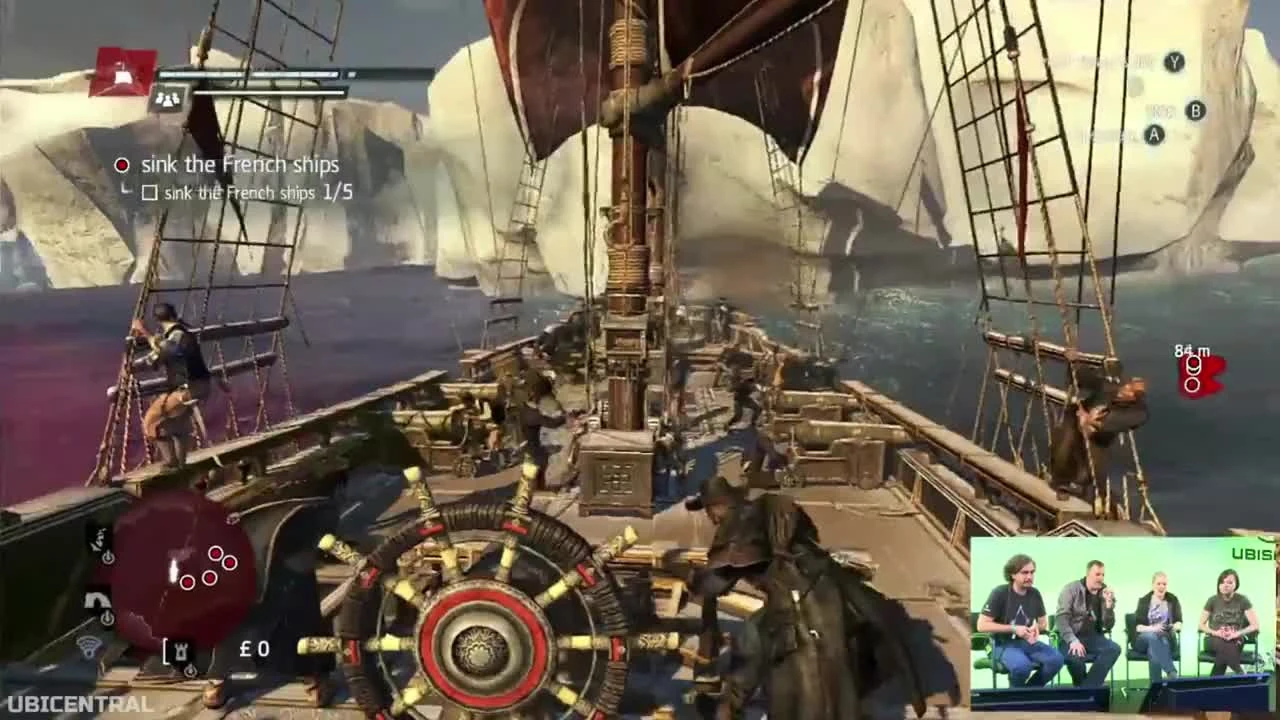Screen dimensions: 1280x720
Task: Select the tower crest icon below the wheel
Action: click(x=180, y=650)
